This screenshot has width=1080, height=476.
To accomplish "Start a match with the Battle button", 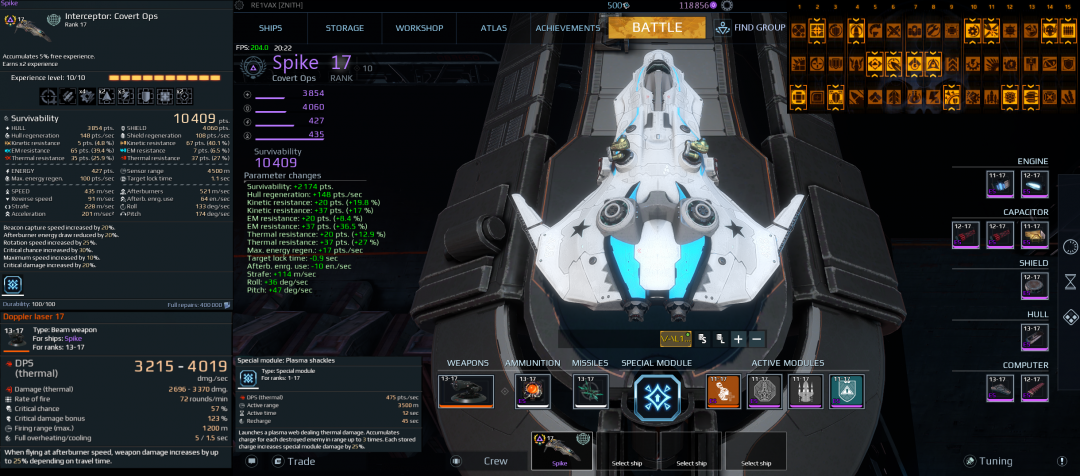I will [657, 27].
